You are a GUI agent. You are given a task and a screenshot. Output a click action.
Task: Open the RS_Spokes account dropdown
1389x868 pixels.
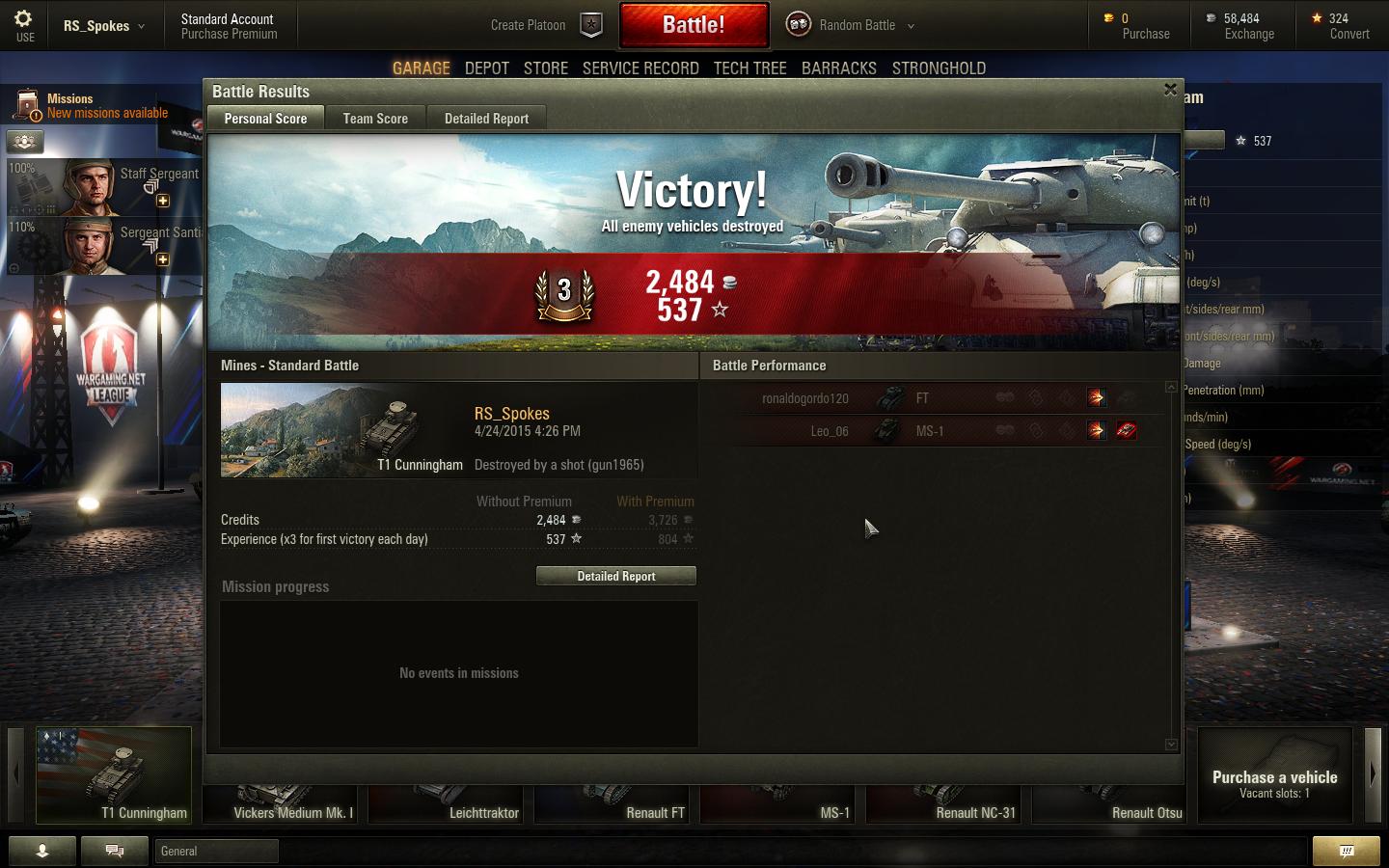[103, 26]
